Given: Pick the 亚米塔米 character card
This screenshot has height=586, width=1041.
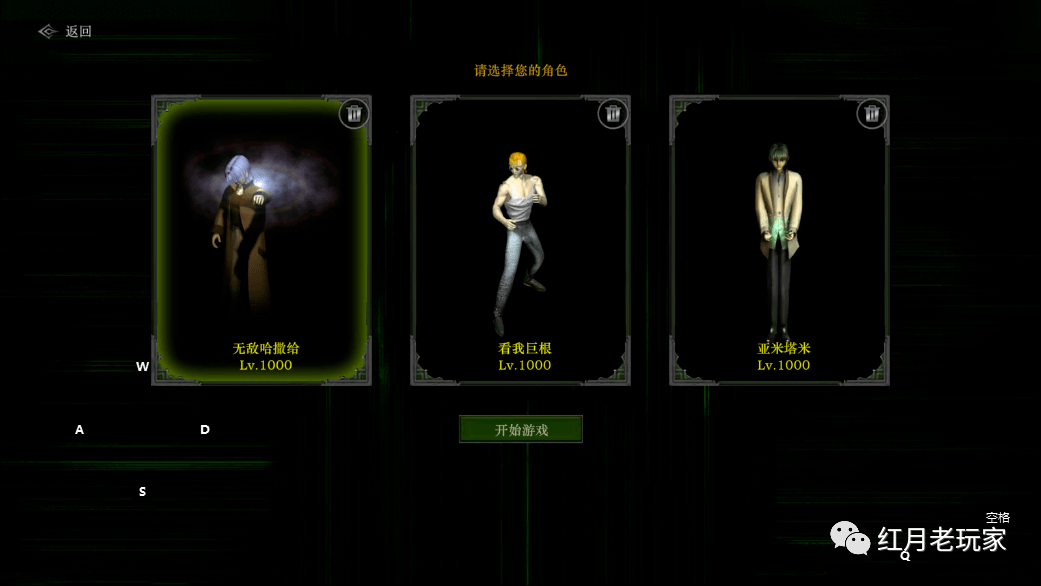Looking at the screenshot, I should pos(779,240).
